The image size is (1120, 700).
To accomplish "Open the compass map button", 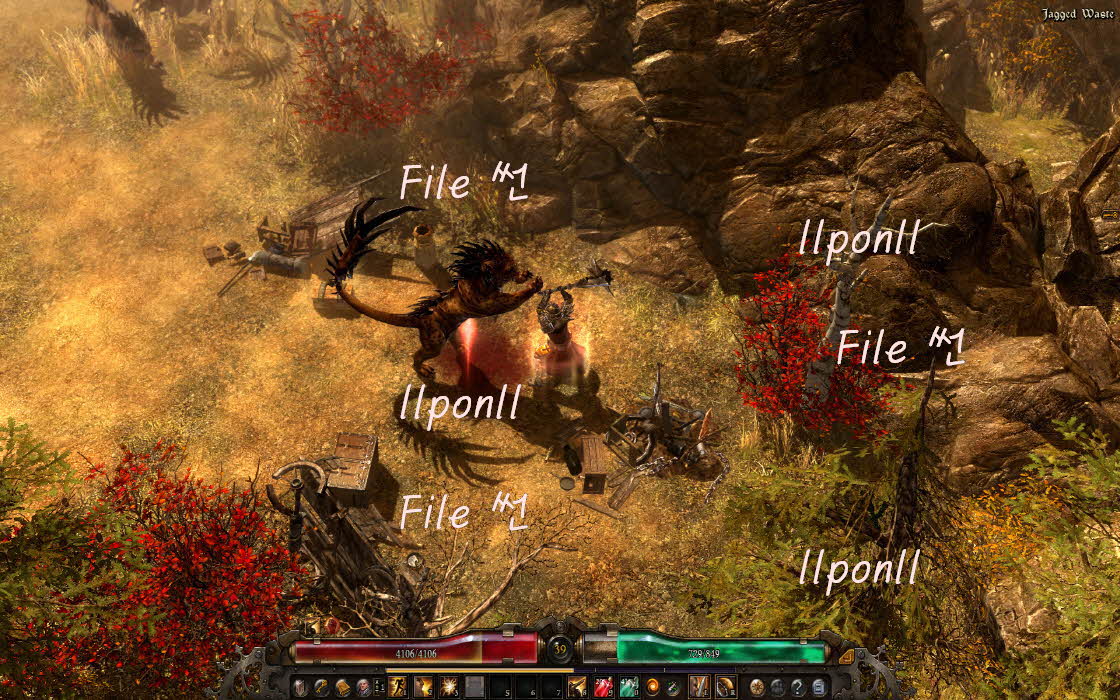I will pyautogui.click(x=758, y=687).
